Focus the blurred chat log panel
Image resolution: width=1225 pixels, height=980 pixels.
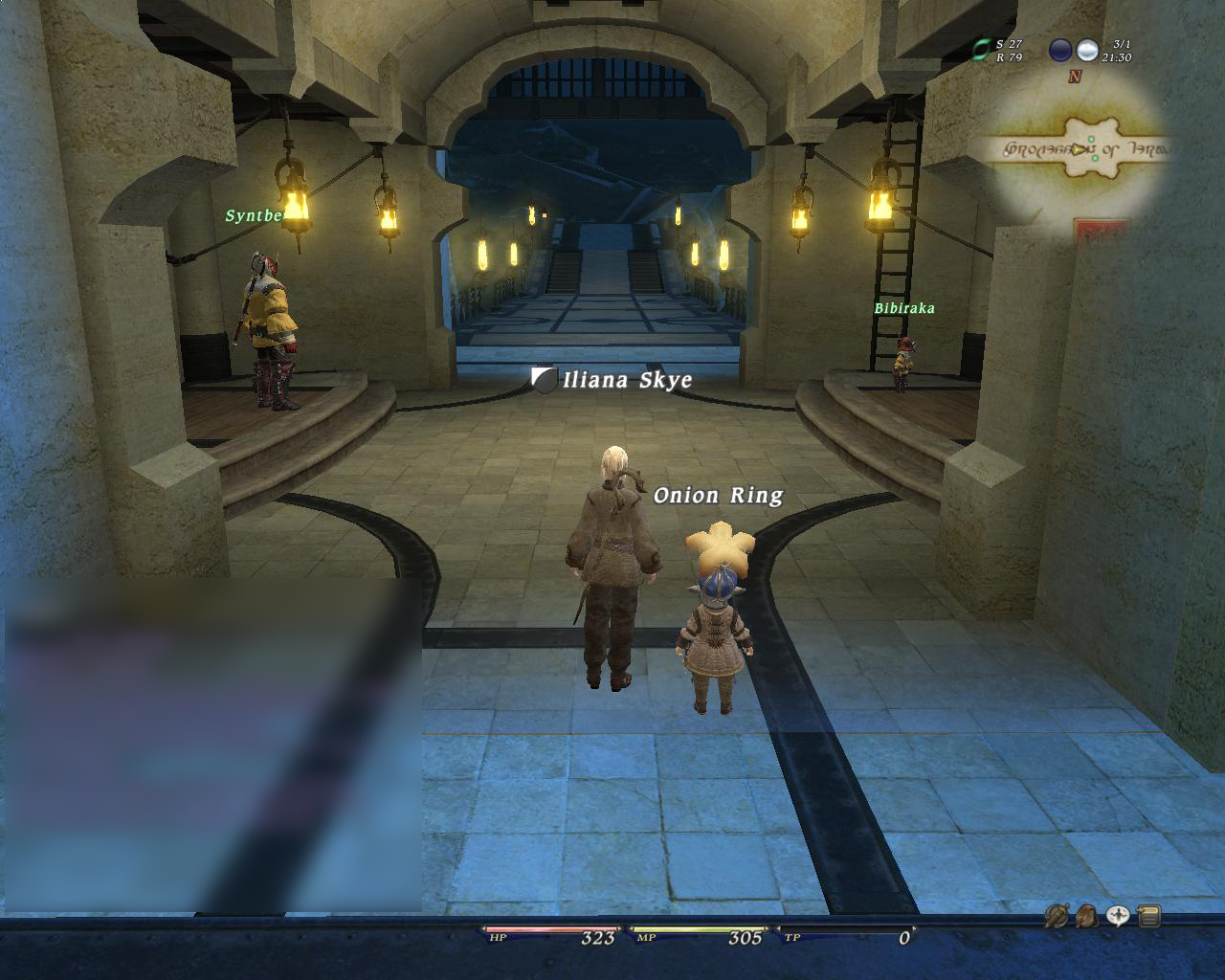(212, 745)
